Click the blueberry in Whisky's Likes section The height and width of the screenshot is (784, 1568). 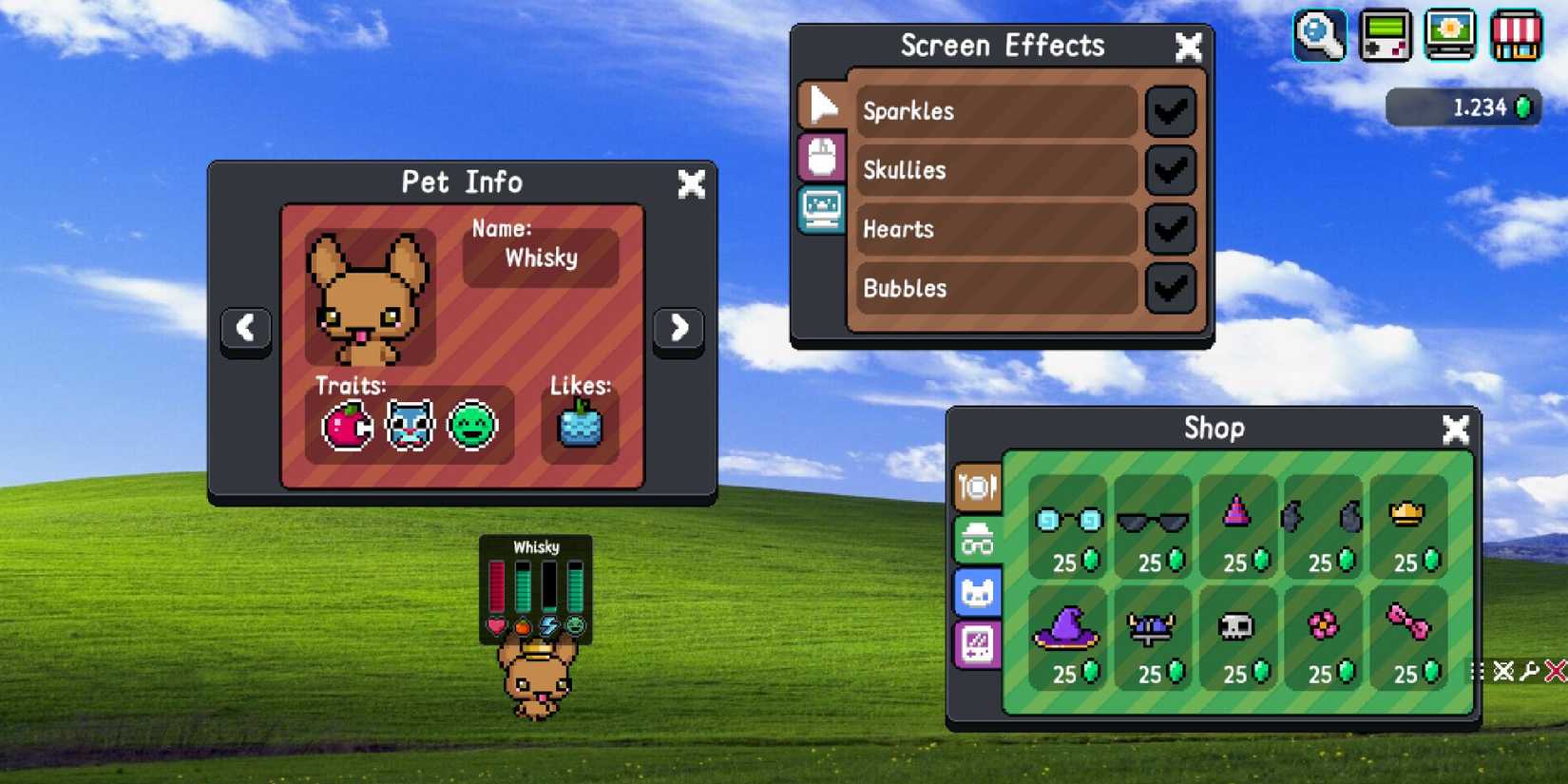pos(580,427)
